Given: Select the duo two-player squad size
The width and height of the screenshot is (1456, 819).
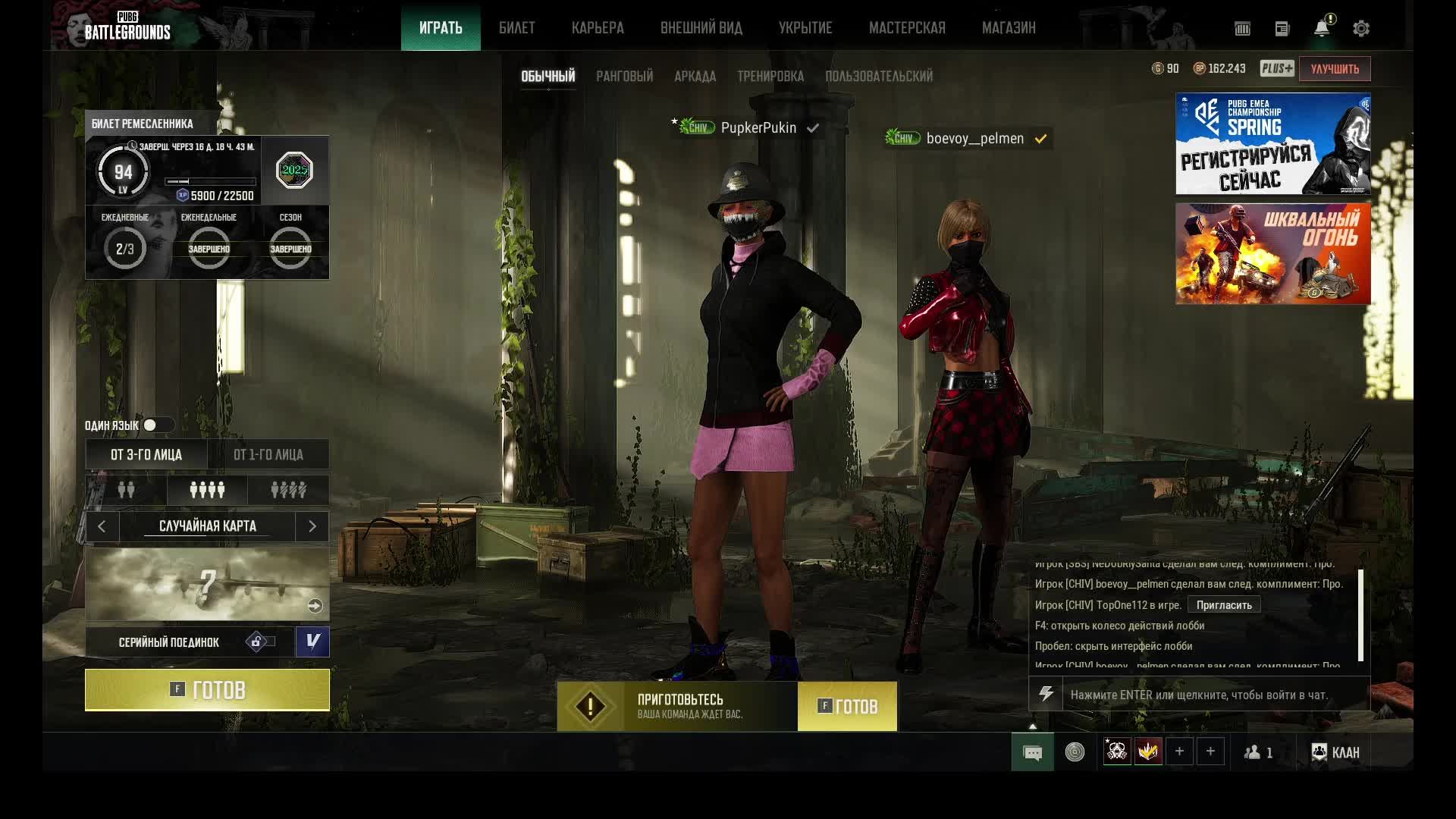Looking at the screenshot, I should tap(126, 491).
